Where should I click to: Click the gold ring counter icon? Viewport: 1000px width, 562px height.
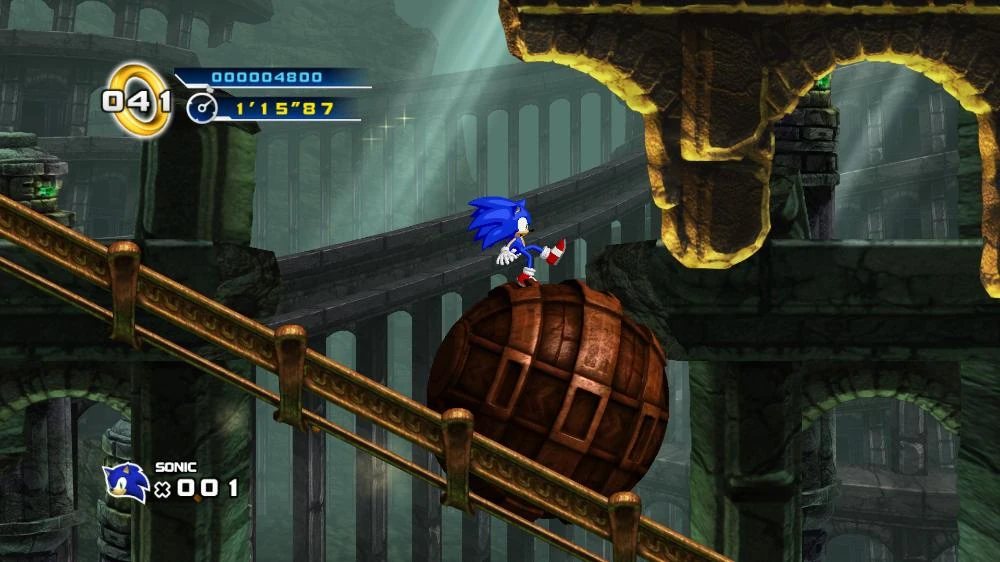coord(138,99)
